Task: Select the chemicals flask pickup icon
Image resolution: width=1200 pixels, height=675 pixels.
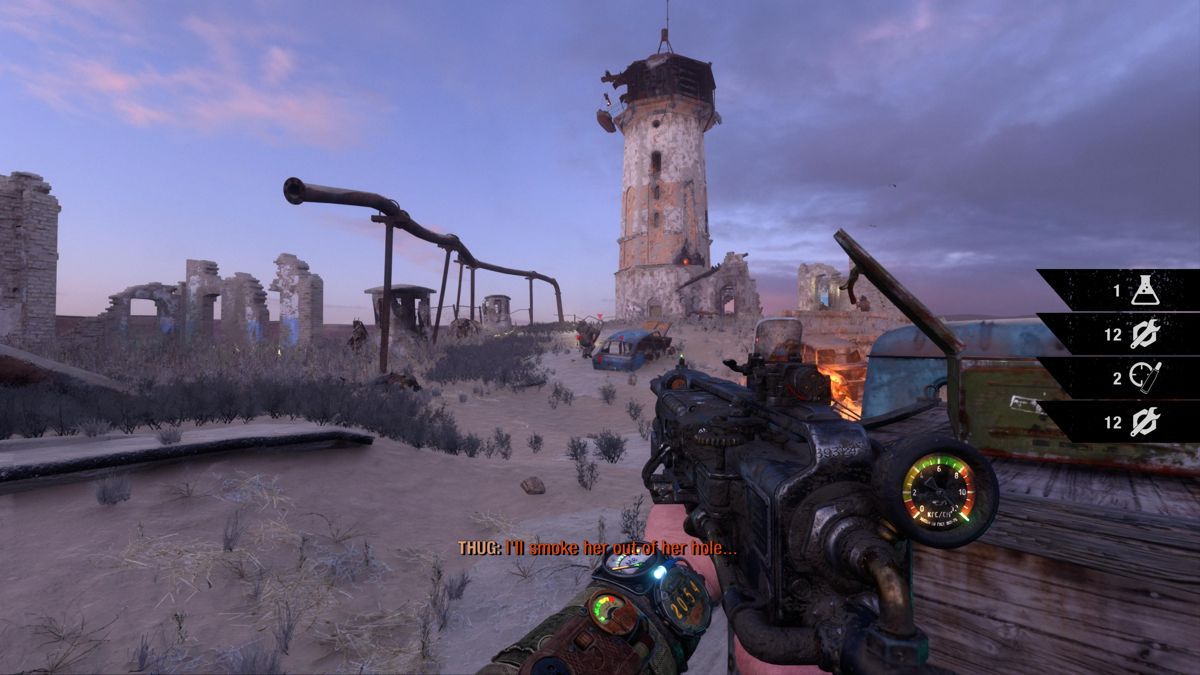Action: [x=1145, y=291]
